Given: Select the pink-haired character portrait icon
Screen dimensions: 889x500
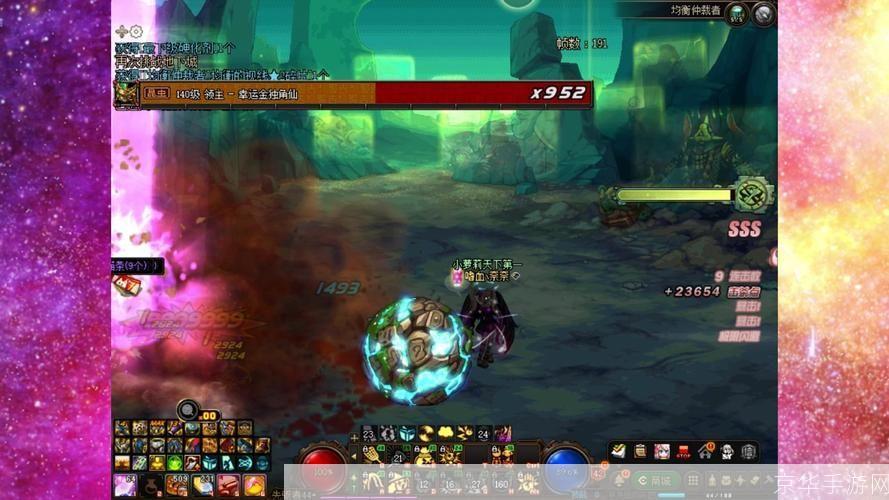Looking at the screenshot, I should 662,452.
